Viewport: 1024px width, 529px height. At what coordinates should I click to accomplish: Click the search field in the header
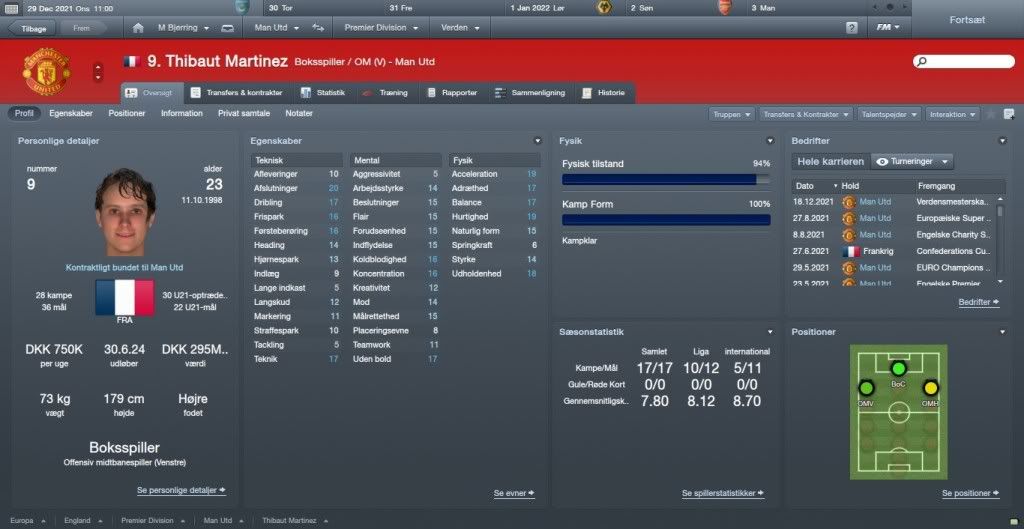tap(963, 62)
